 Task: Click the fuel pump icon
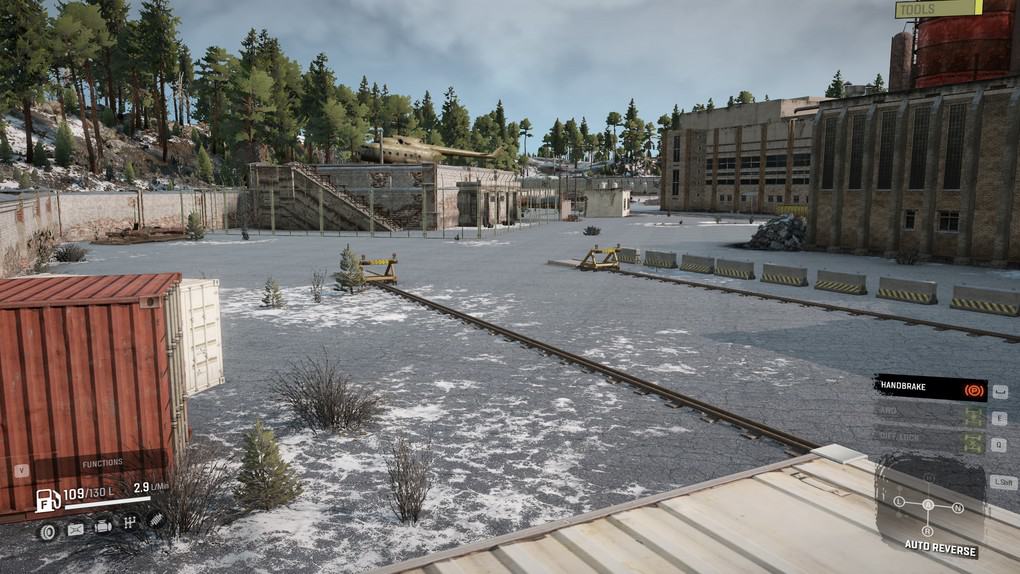(48, 499)
